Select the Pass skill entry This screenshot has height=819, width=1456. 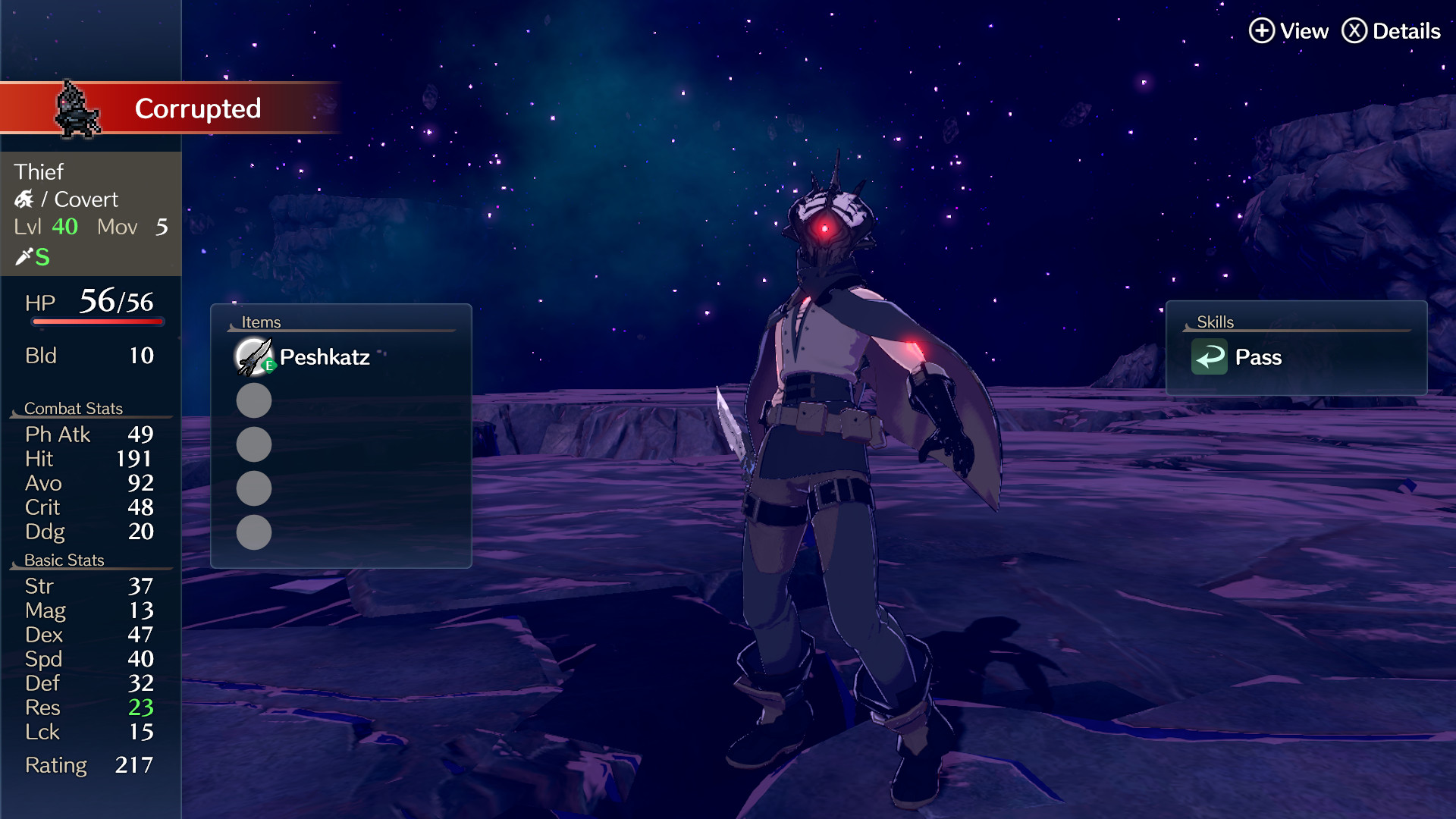pos(1257,357)
